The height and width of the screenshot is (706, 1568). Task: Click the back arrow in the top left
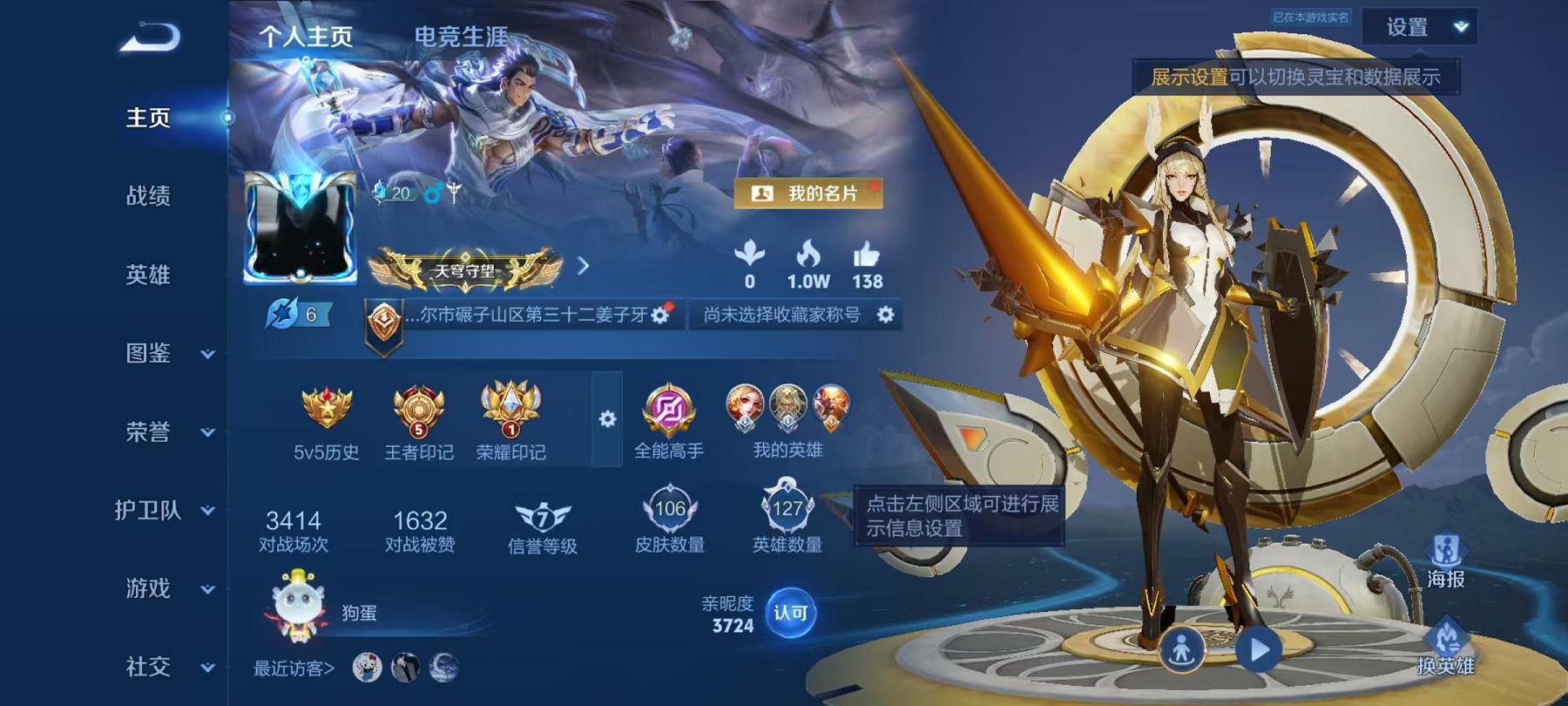point(150,35)
